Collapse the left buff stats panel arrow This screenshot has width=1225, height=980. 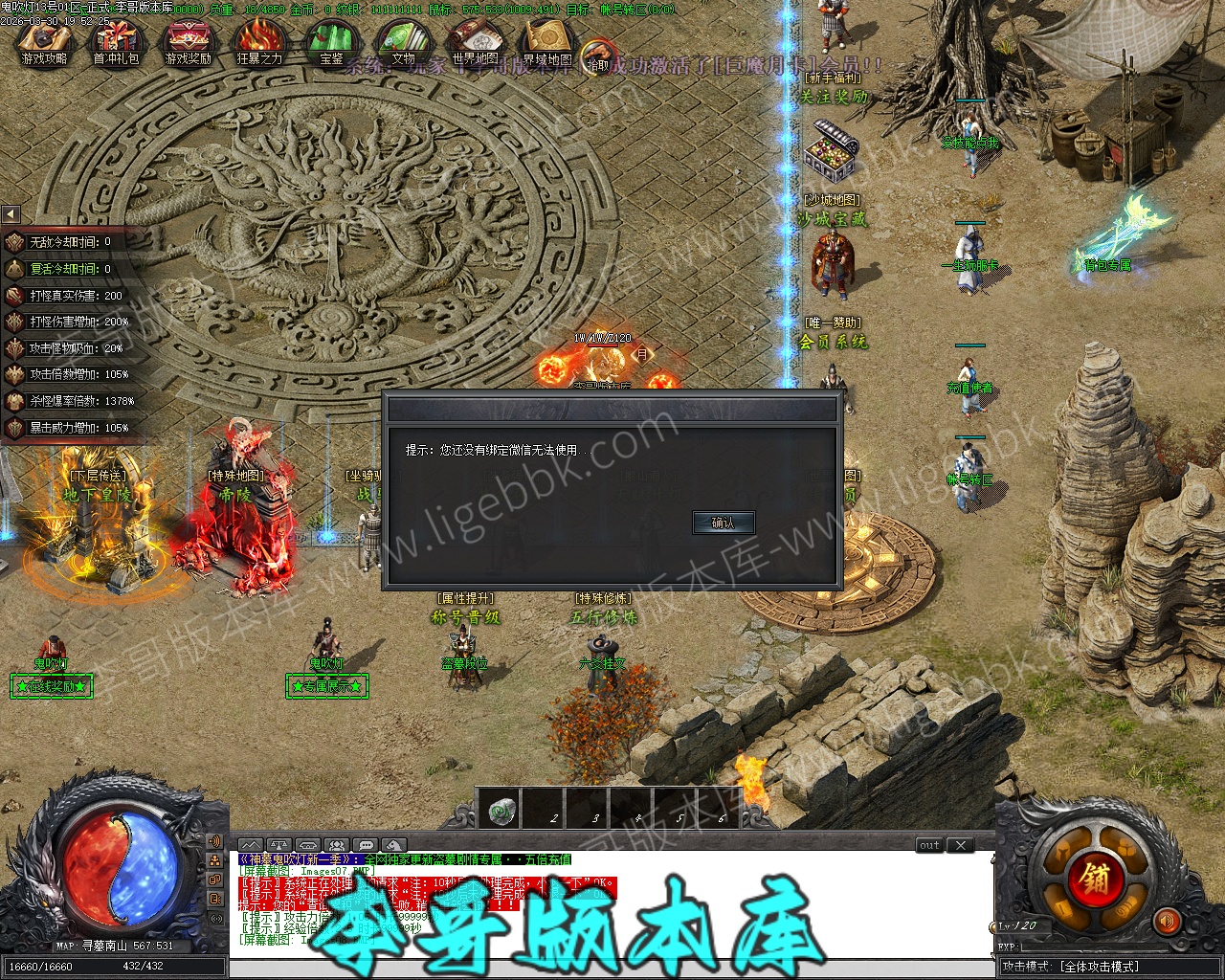click(x=11, y=214)
